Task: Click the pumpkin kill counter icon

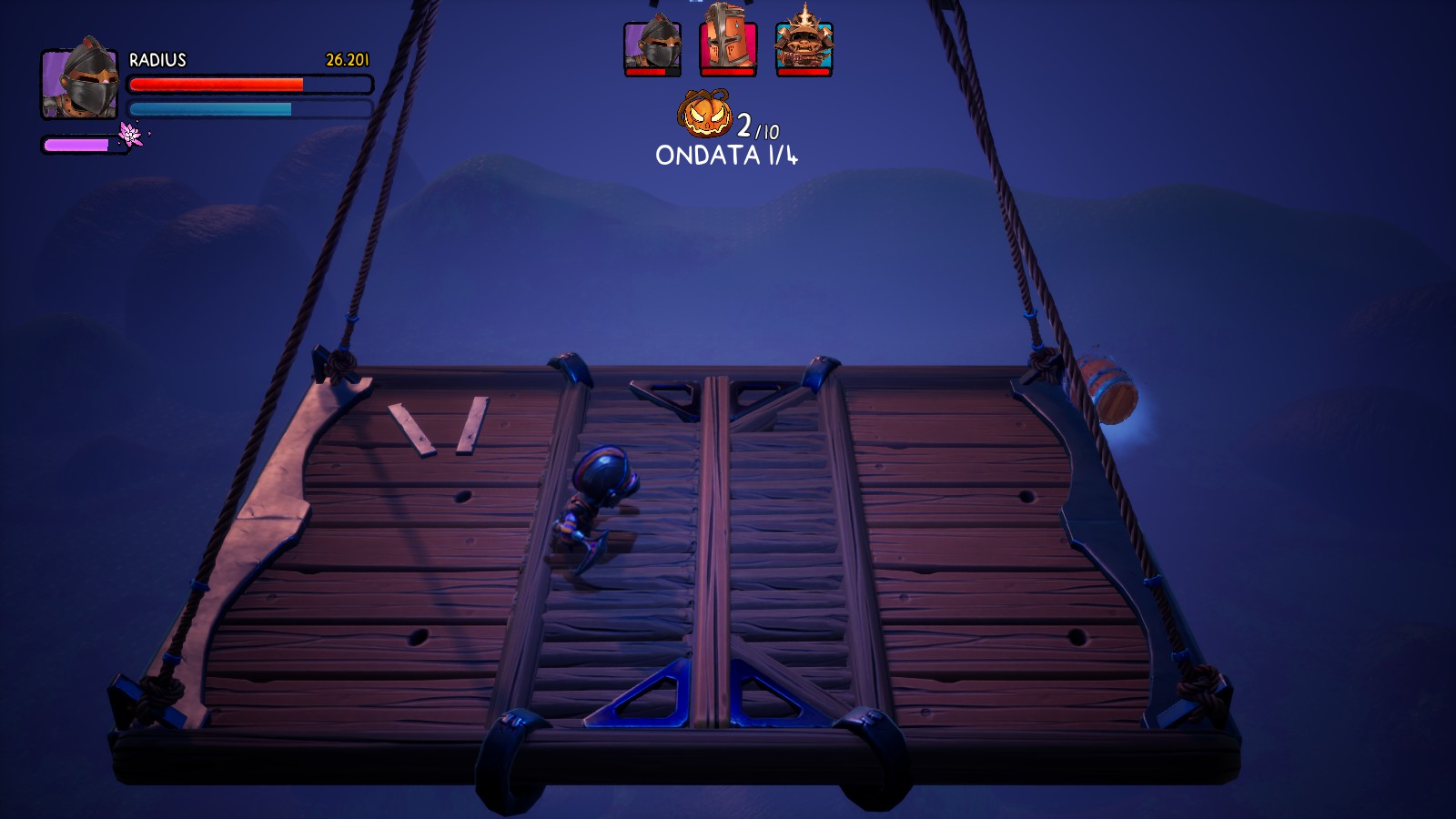Action: 705,115
